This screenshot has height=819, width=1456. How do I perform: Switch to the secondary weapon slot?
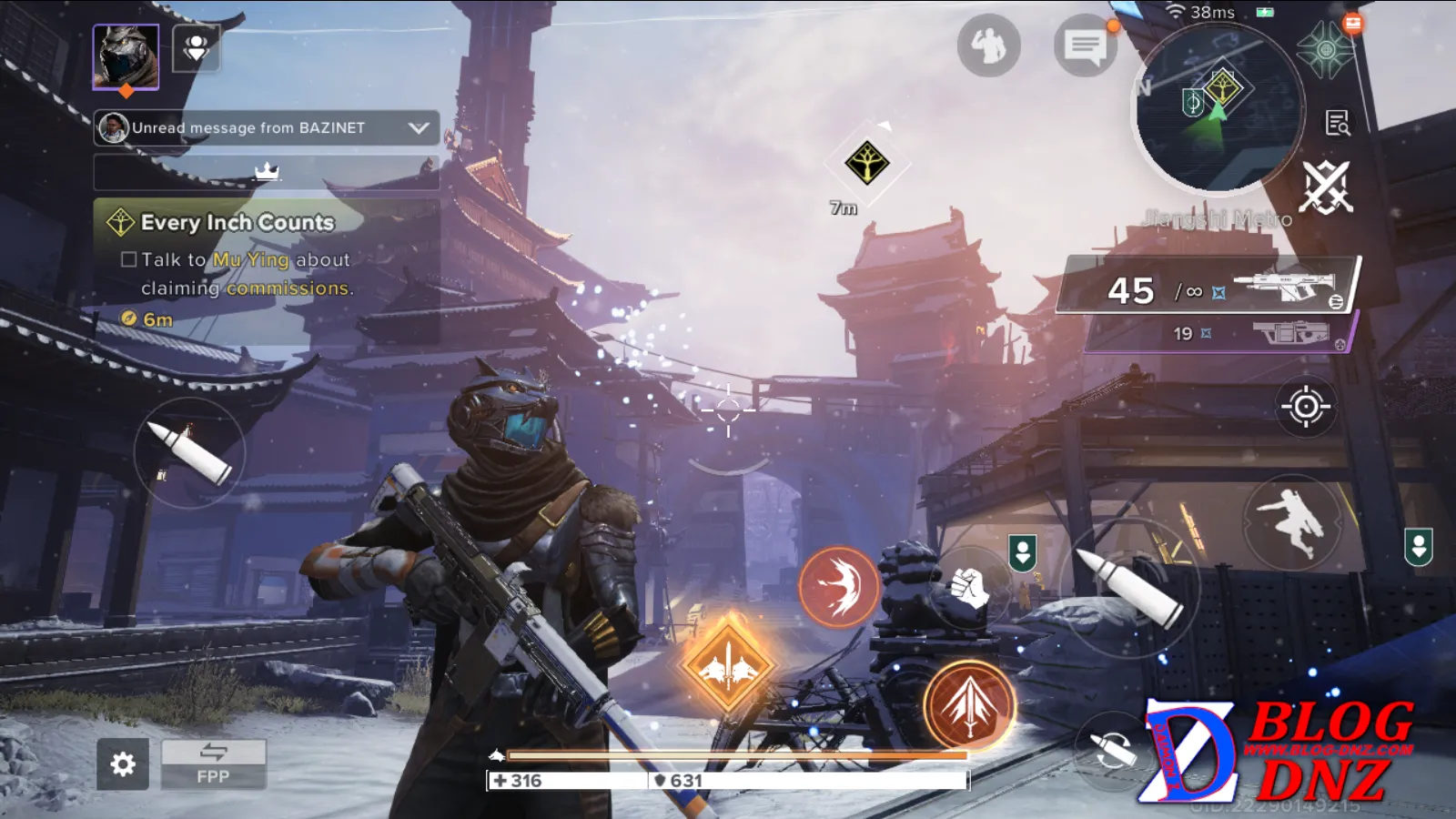pyautogui.click(x=1218, y=334)
